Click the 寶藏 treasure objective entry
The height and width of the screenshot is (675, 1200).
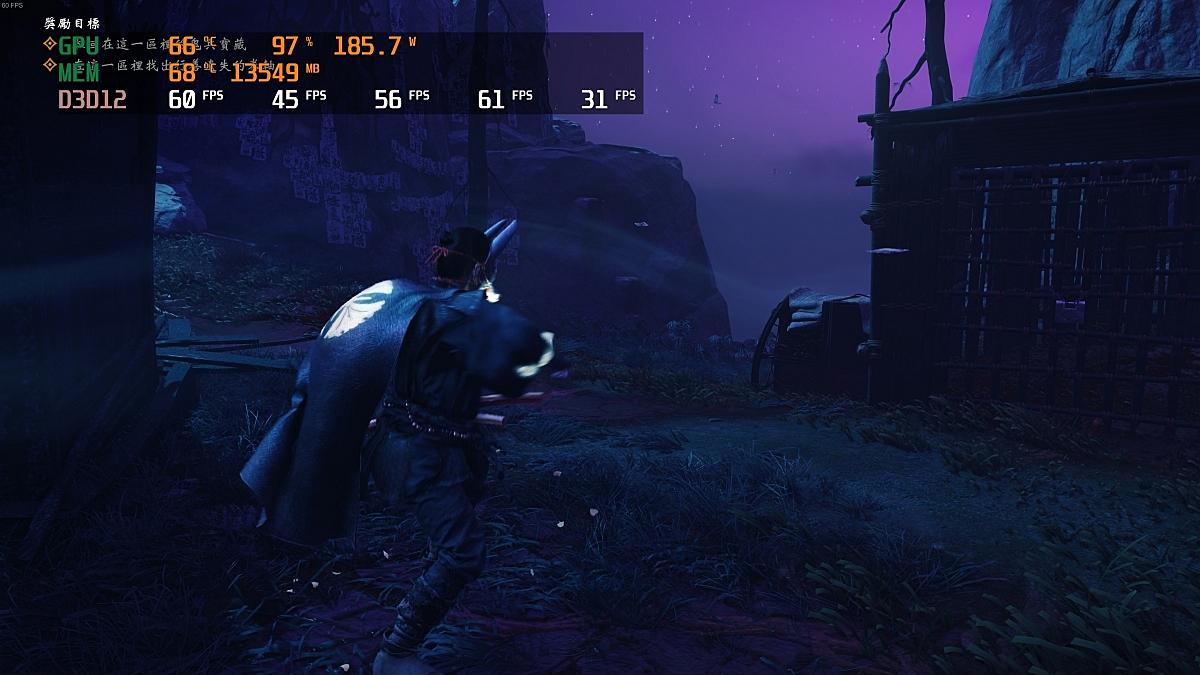tap(150, 44)
